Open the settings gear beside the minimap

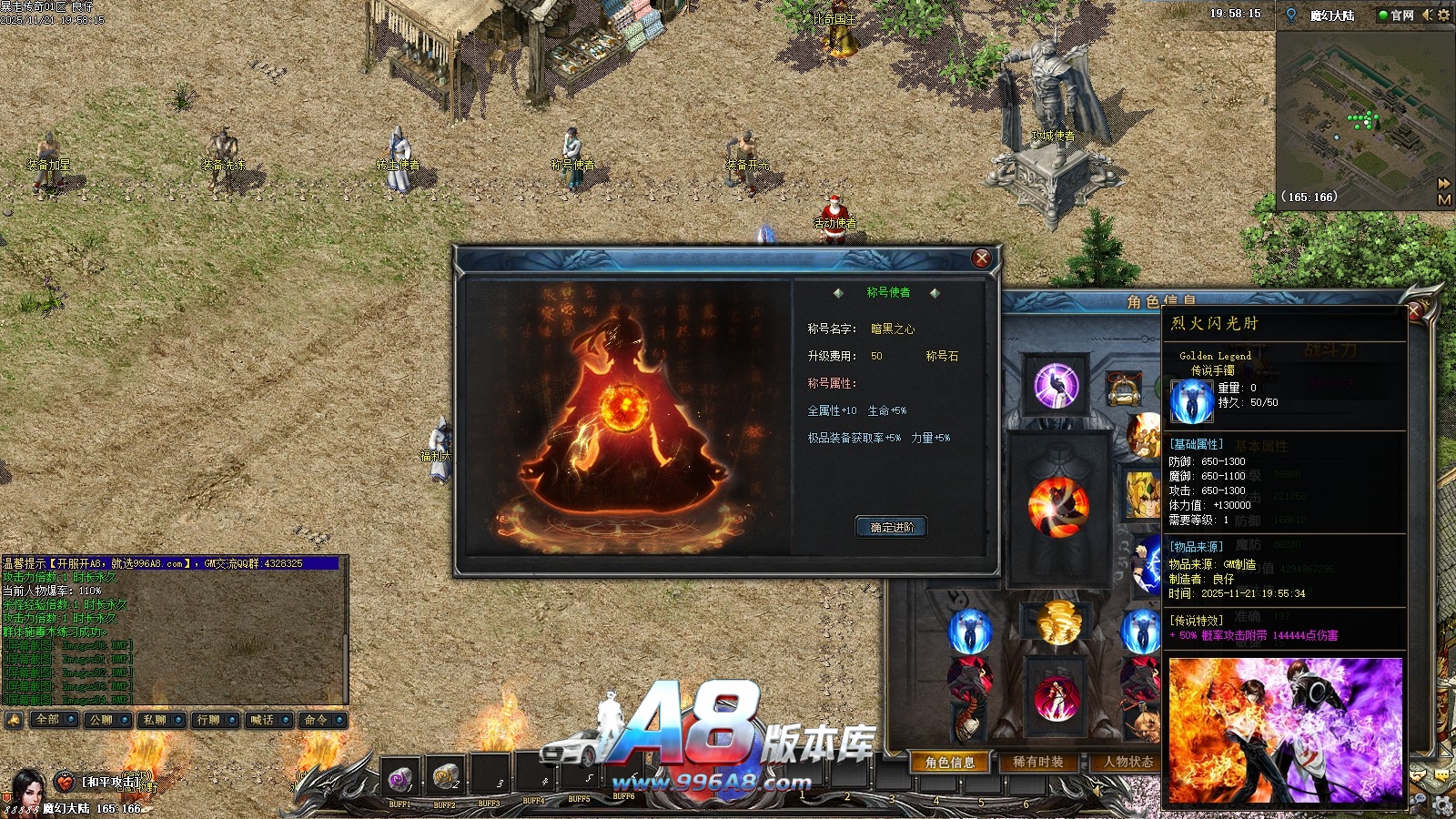pyautogui.click(x=1443, y=15)
